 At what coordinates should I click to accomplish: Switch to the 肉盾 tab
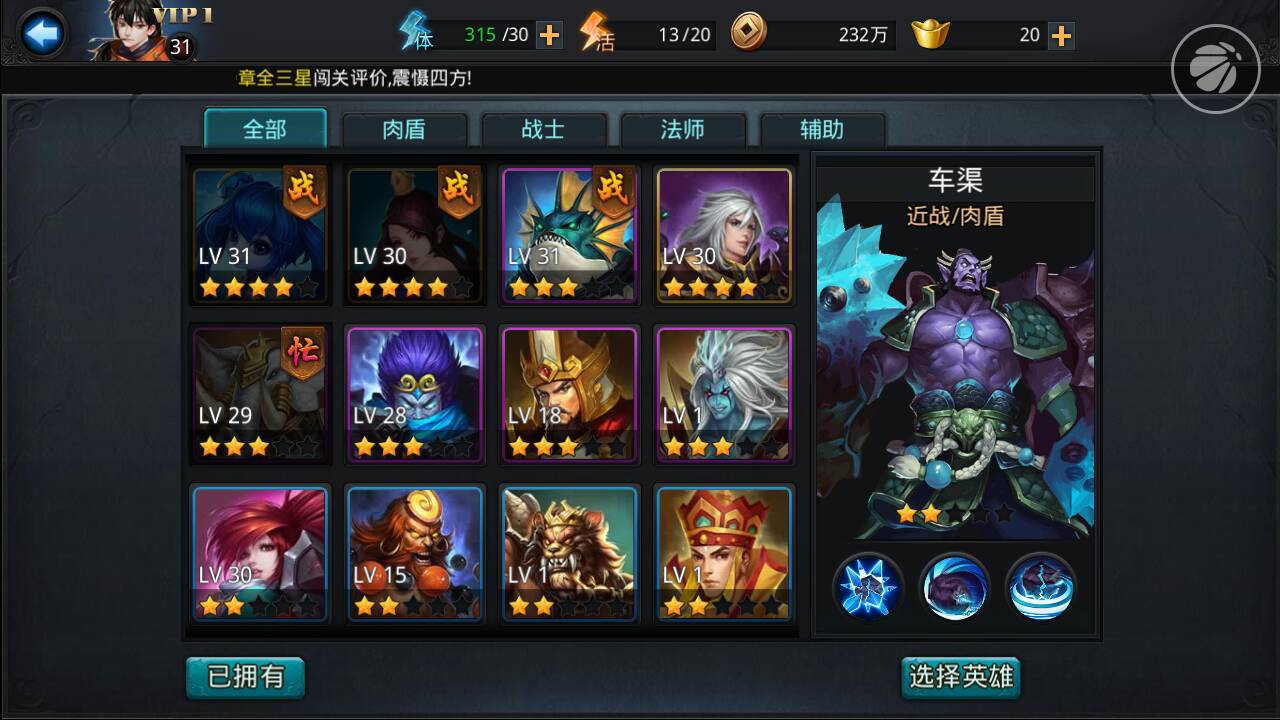click(x=405, y=129)
